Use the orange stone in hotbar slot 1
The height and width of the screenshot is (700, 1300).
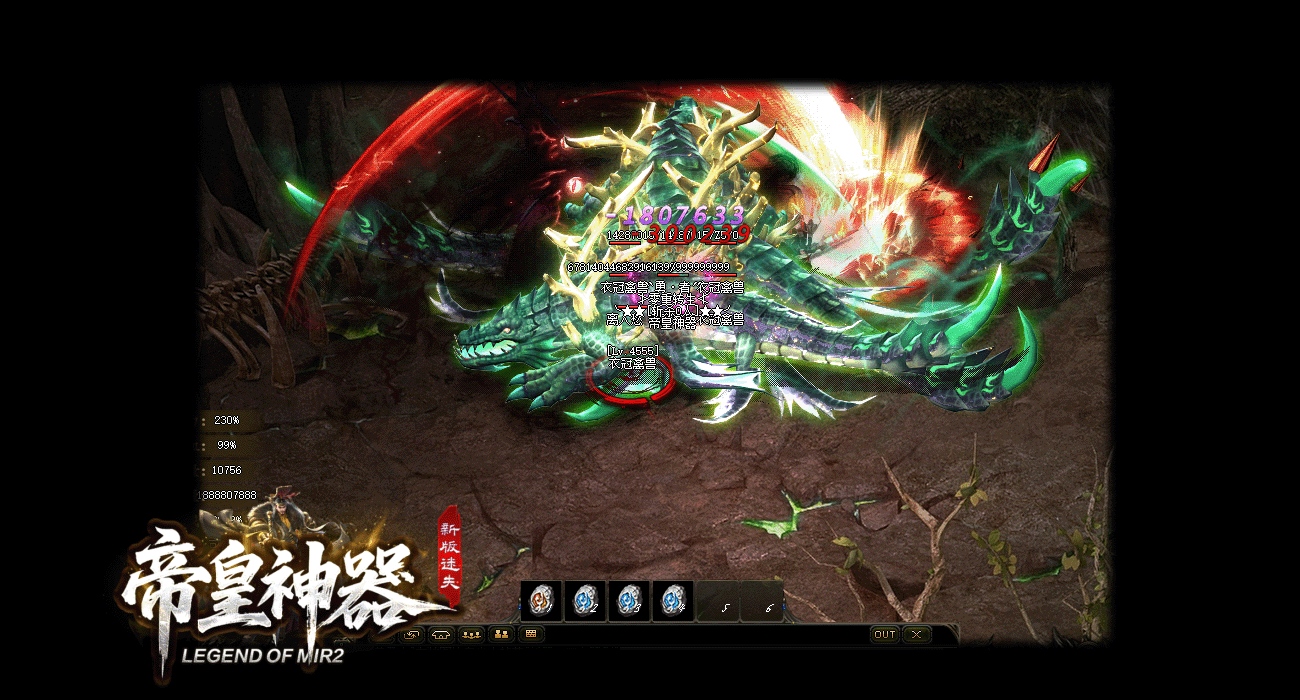pyautogui.click(x=541, y=601)
